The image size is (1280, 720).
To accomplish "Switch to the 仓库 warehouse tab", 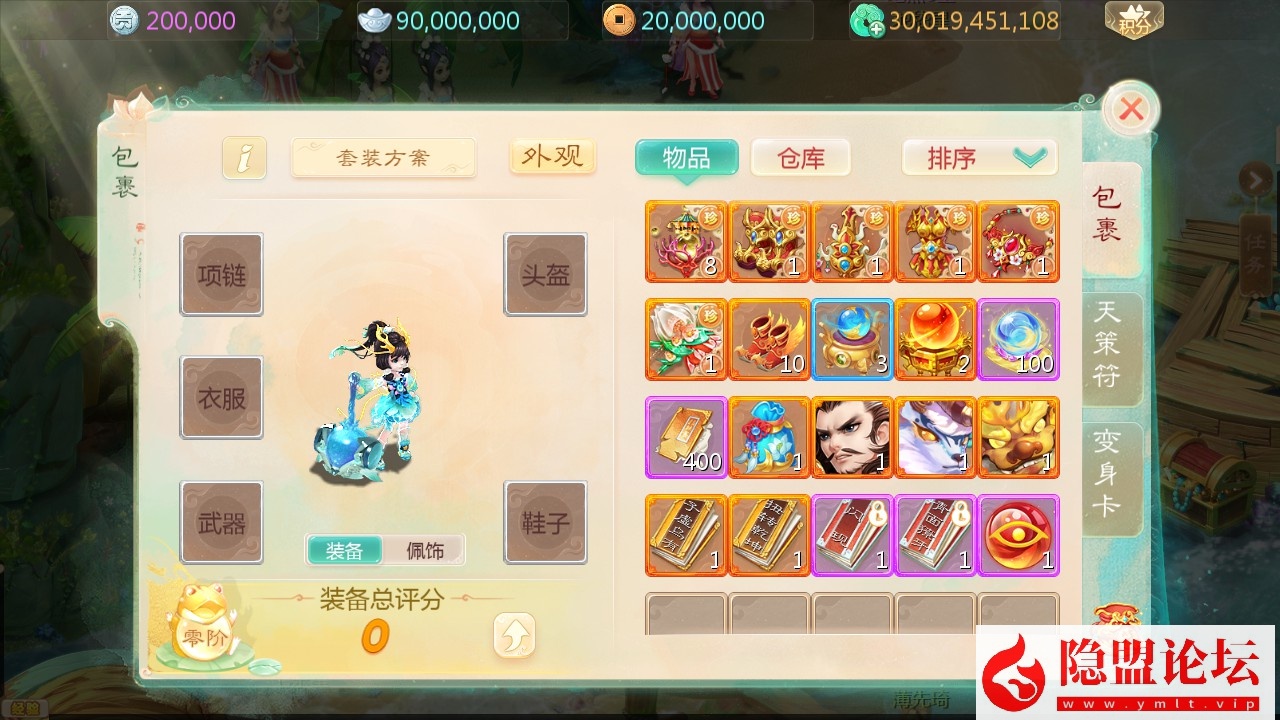I will tap(800, 157).
